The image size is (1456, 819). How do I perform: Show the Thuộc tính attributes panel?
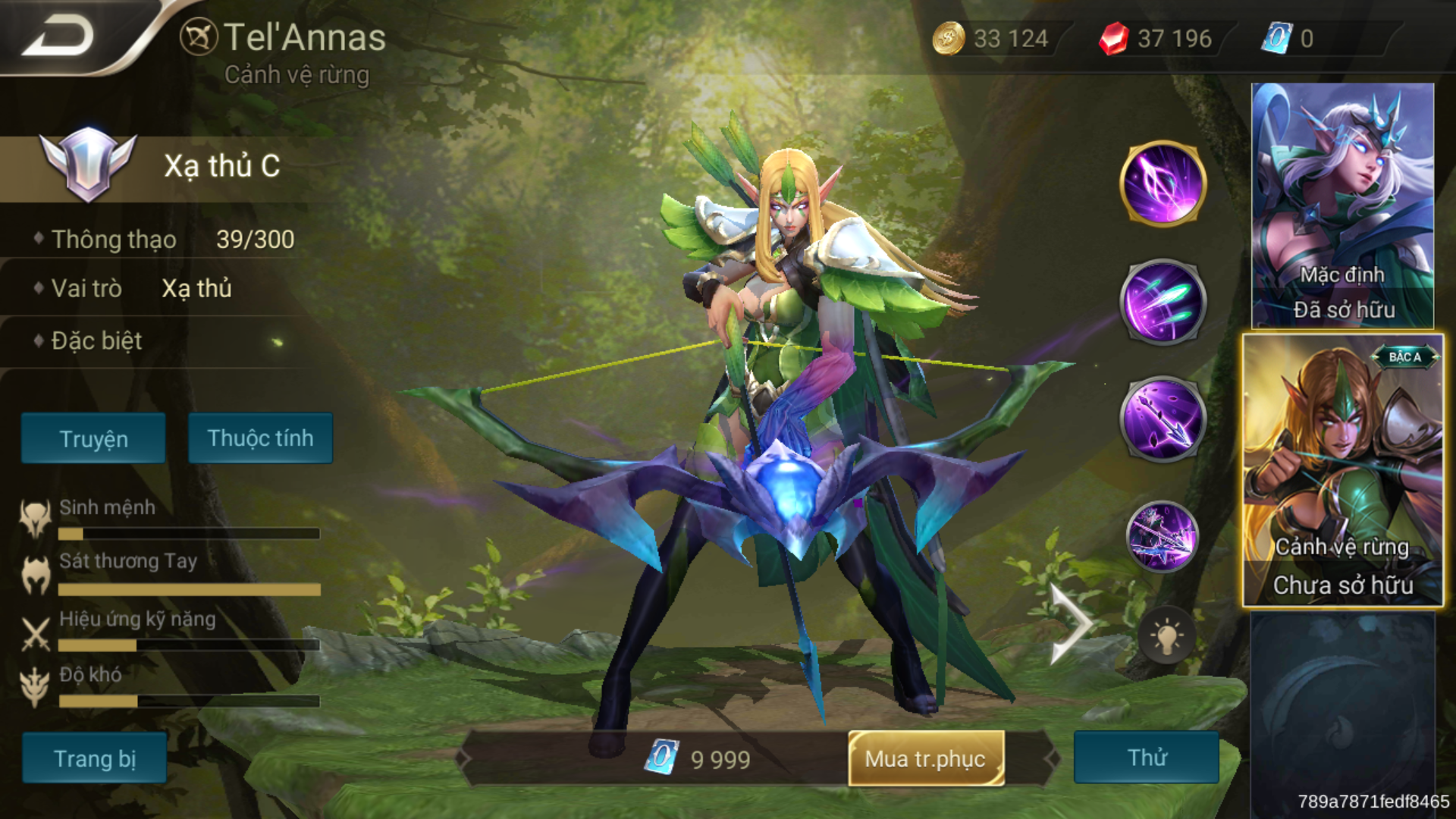click(x=260, y=438)
